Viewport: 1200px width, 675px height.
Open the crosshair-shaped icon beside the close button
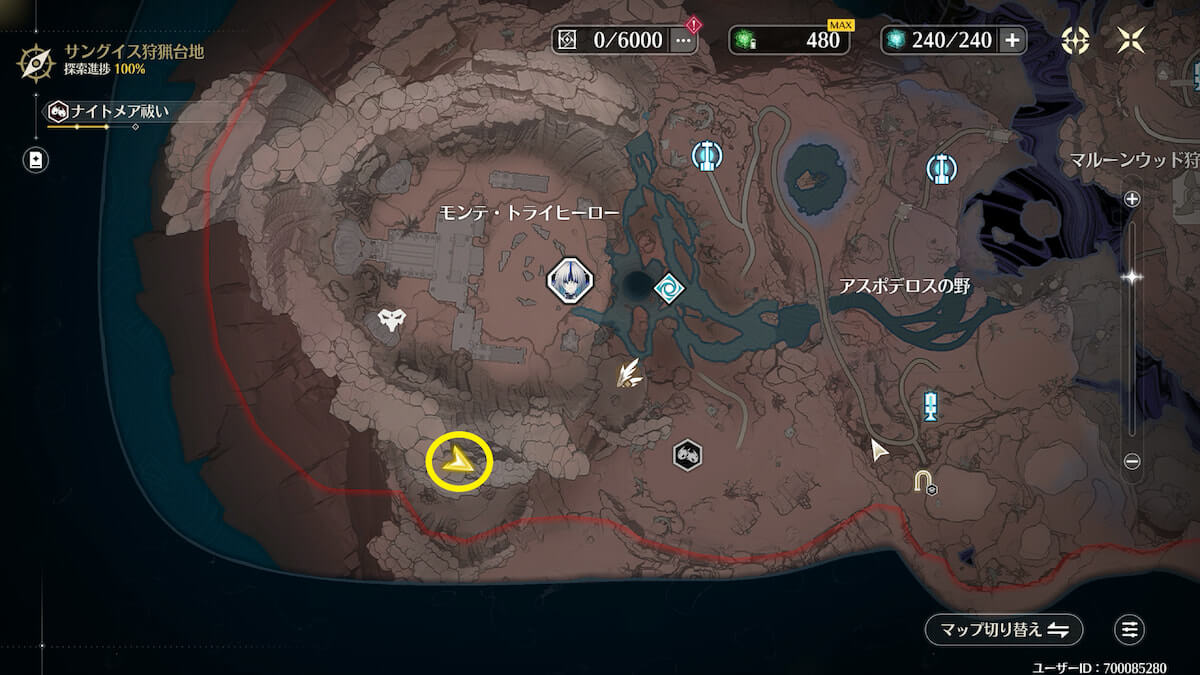[x=1076, y=40]
